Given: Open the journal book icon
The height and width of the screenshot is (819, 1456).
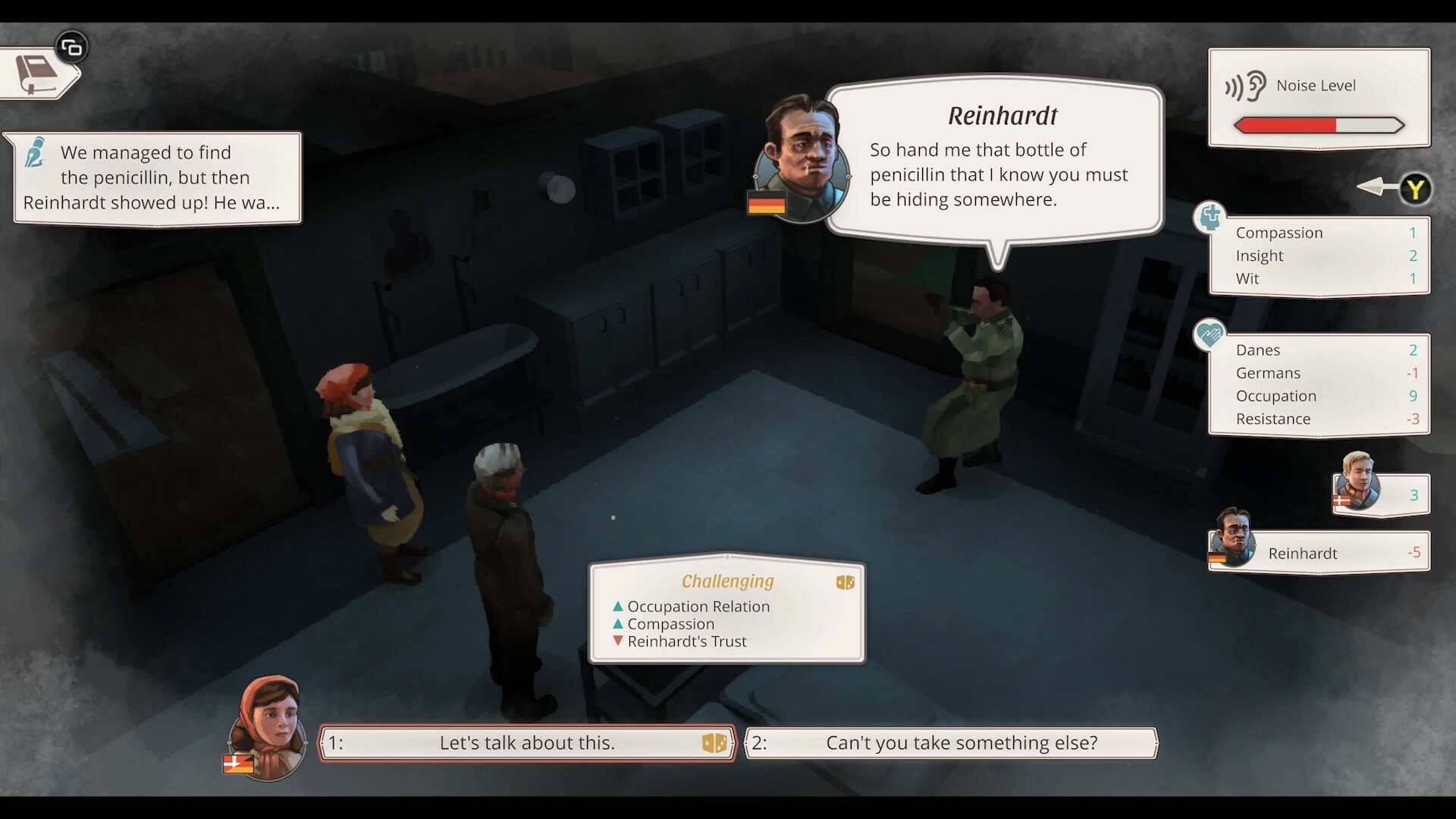Looking at the screenshot, I should (x=36, y=72).
